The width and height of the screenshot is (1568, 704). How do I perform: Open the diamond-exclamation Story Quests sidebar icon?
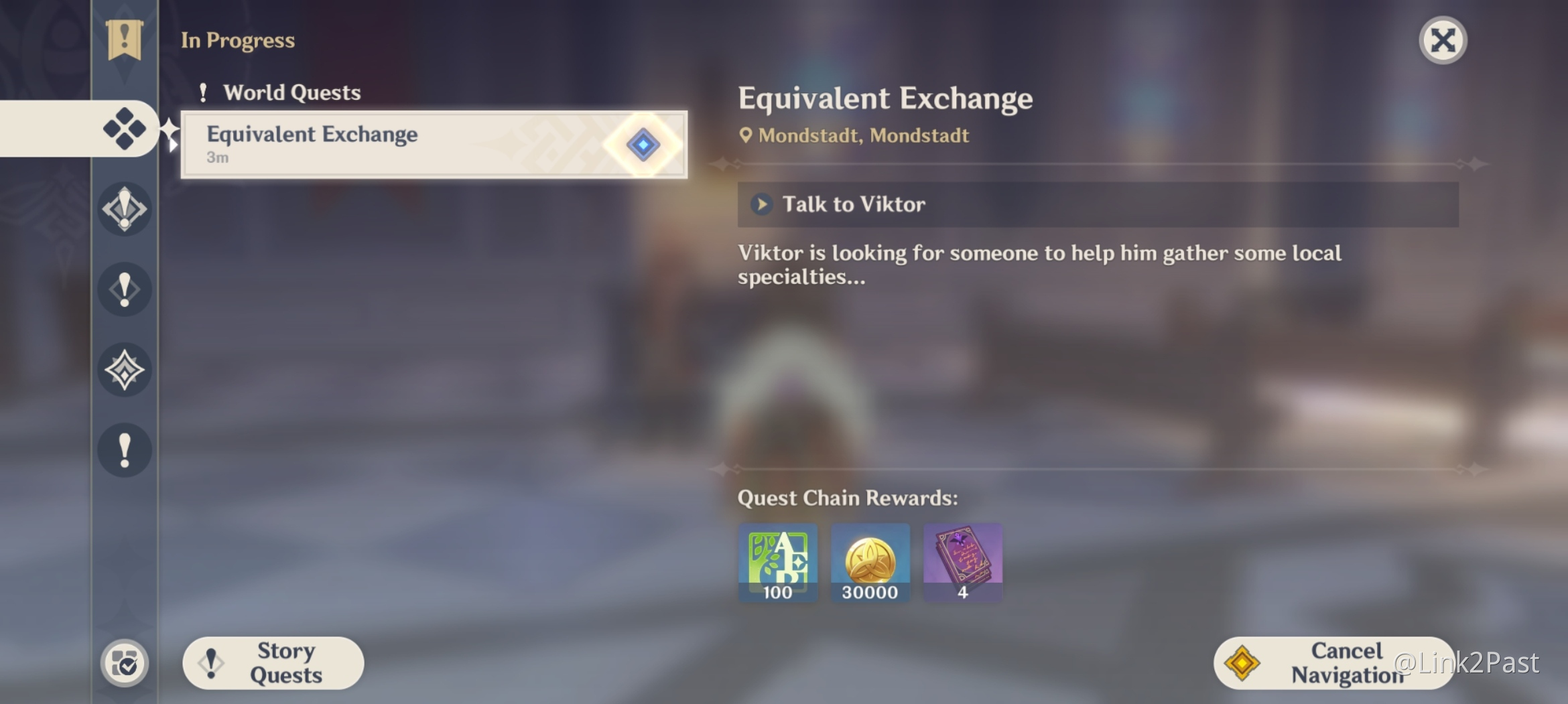(124, 209)
